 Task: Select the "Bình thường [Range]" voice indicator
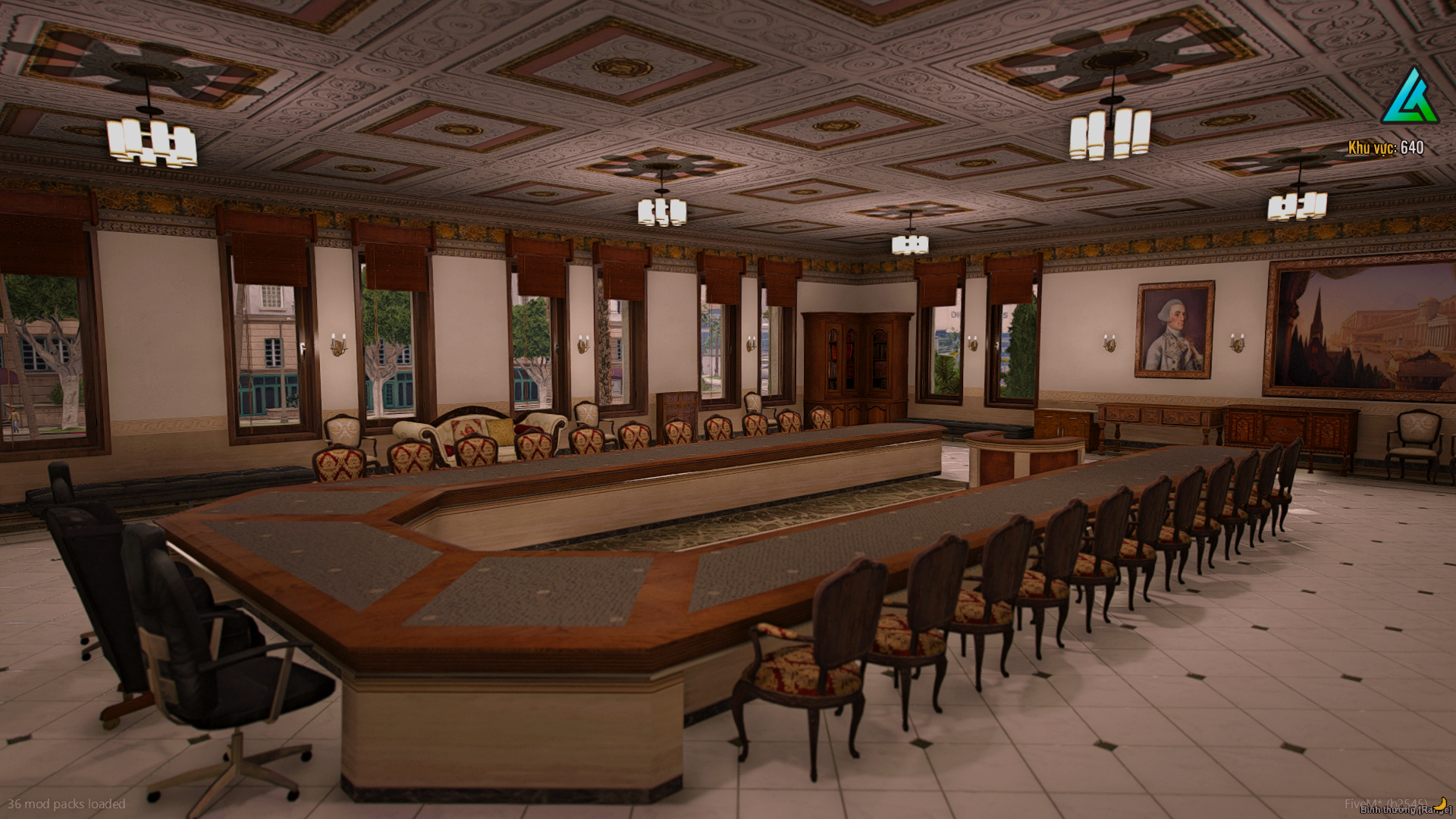[x=1404, y=810]
